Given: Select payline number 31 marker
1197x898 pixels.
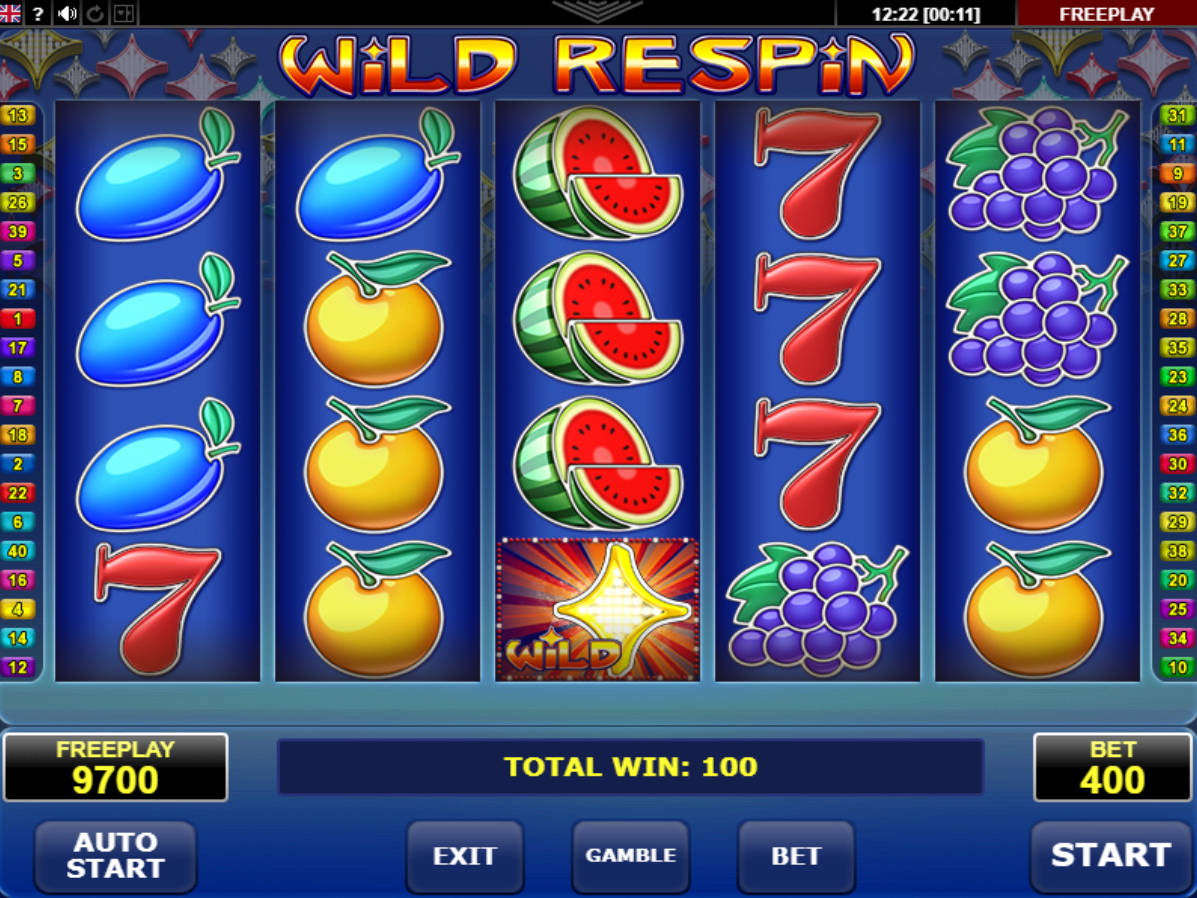Looking at the screenshot, I should (1177, 115).
